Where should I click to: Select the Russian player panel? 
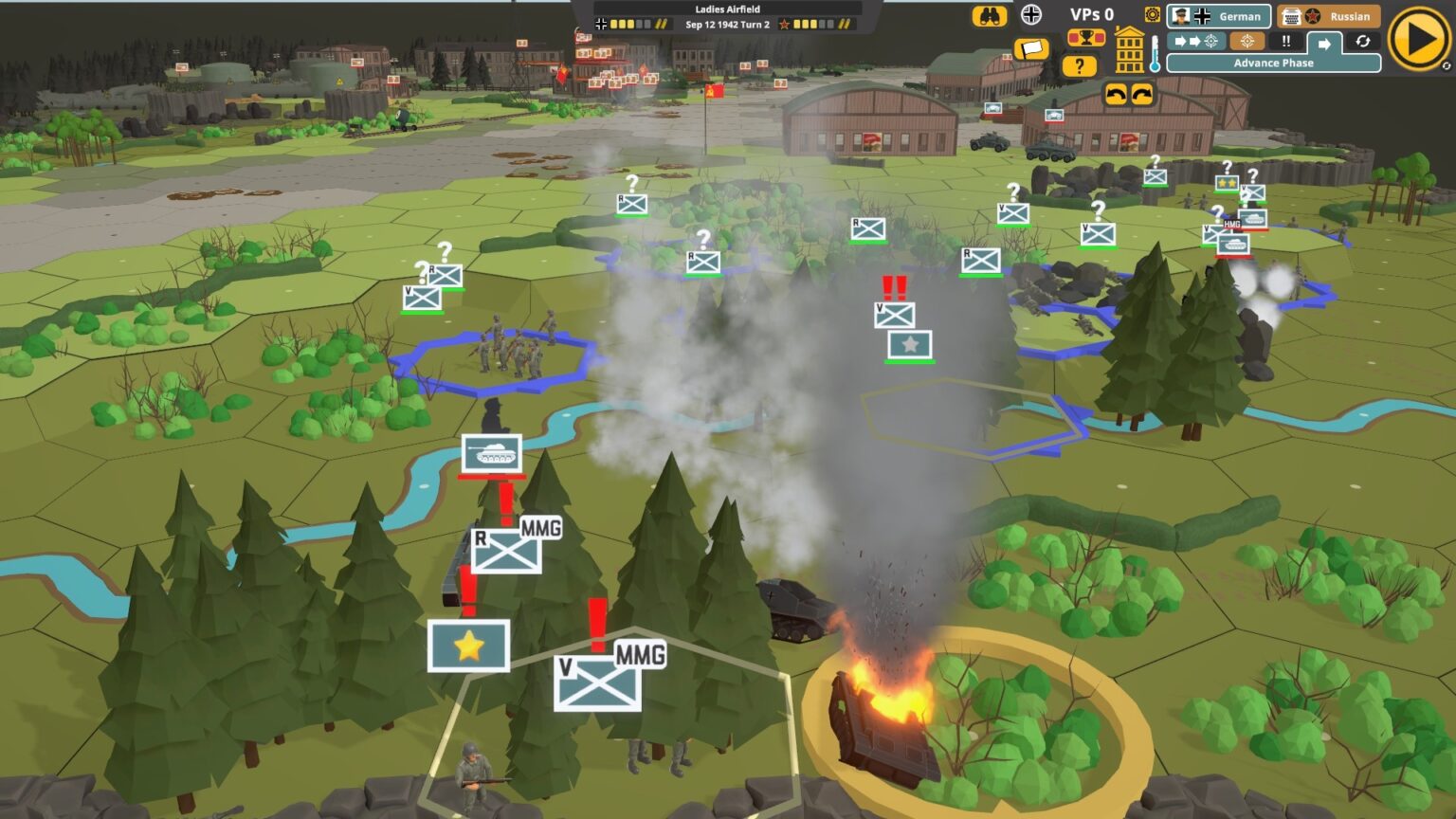1328,16
